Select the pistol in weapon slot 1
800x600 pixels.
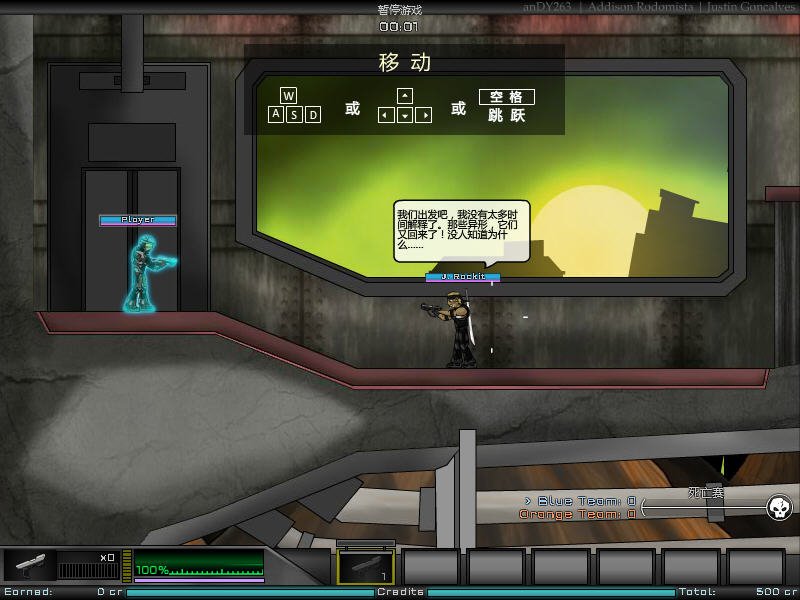point(365,567)
